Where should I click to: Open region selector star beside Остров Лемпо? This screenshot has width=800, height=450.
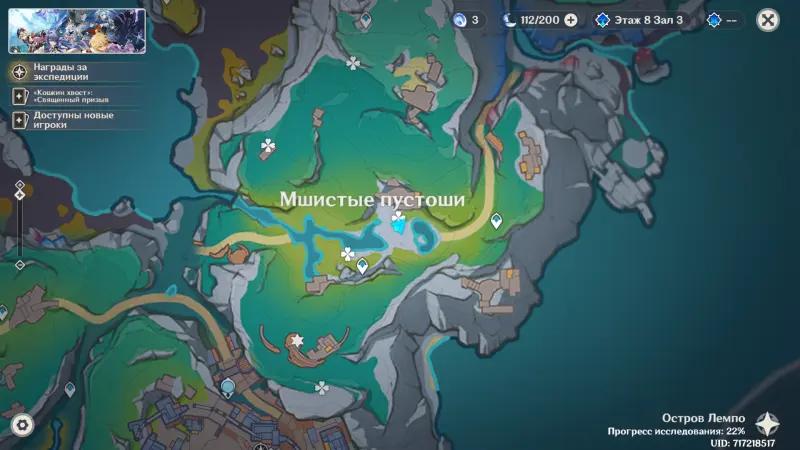(x=769, y=423)
